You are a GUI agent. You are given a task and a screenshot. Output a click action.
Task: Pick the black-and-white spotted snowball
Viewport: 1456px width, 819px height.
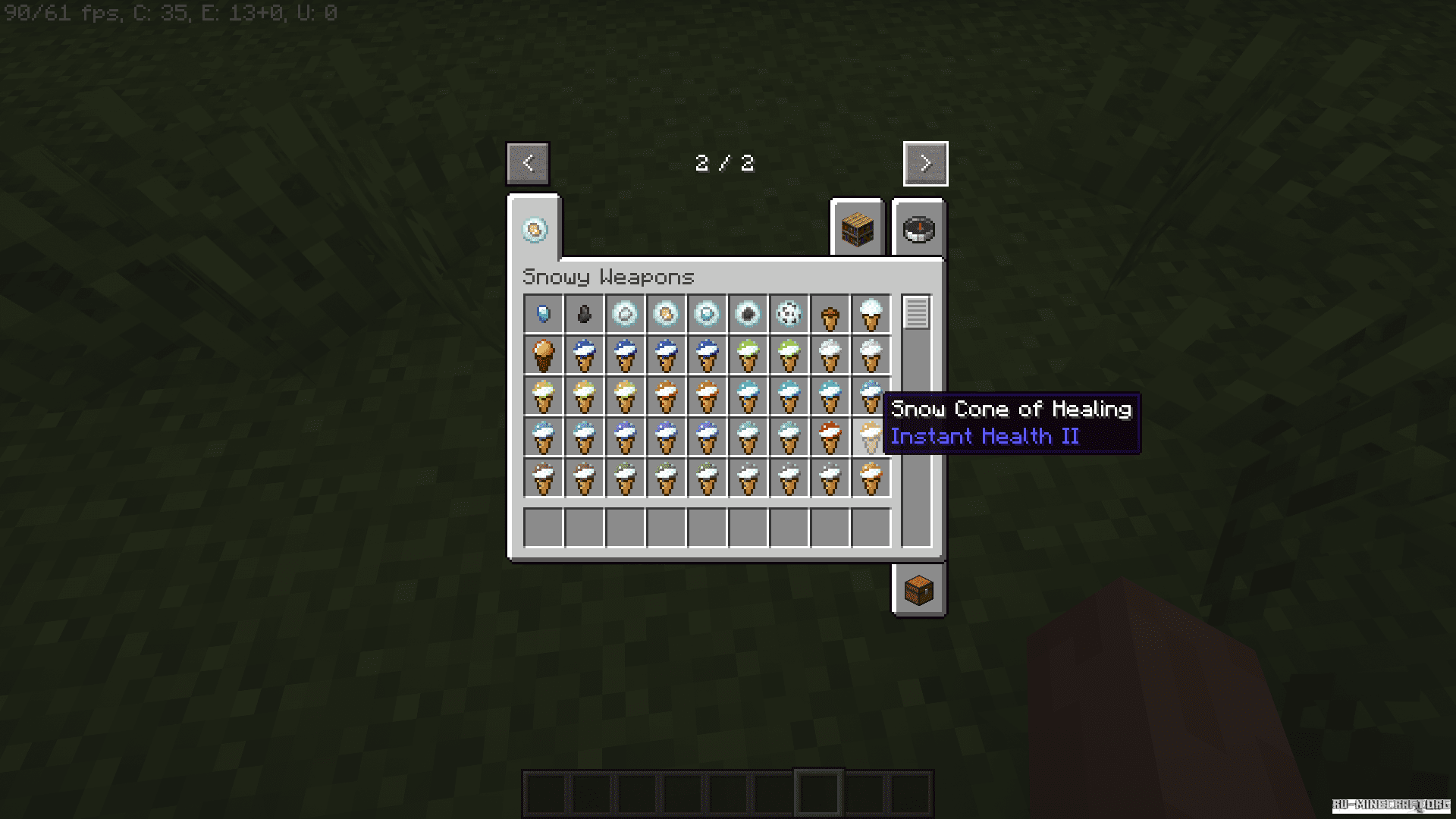(x=789, y=314)
